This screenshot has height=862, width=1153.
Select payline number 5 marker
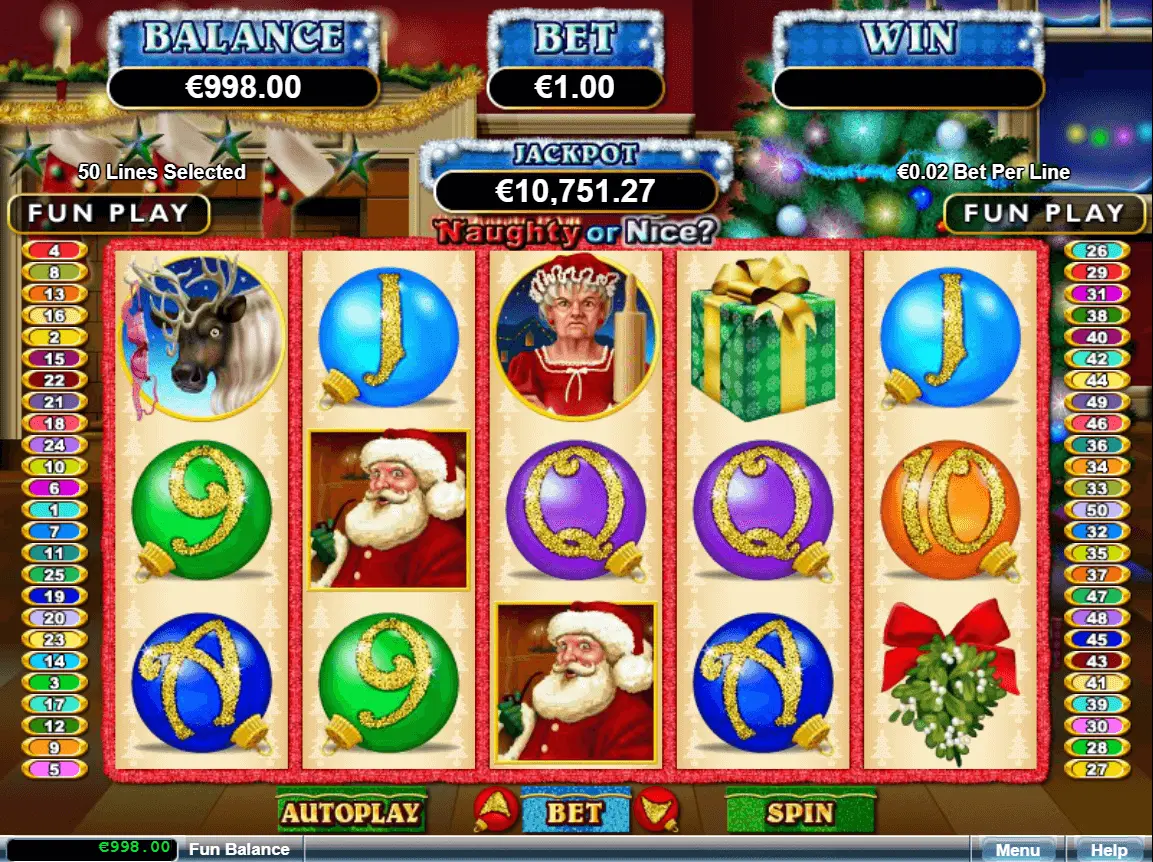click(x=54, y=769)
